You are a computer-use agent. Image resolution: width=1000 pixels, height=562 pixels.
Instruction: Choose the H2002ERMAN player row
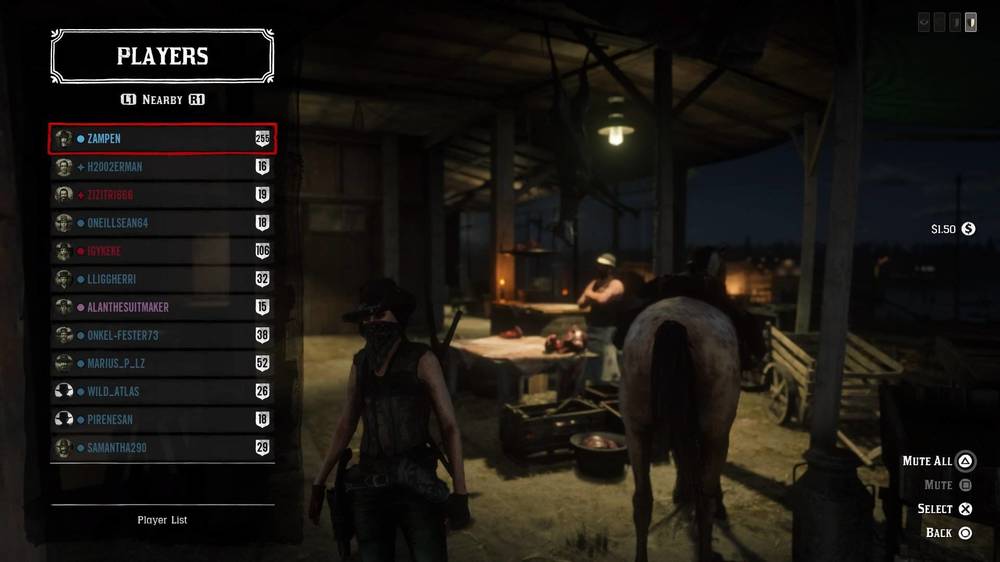click(162, 167)
